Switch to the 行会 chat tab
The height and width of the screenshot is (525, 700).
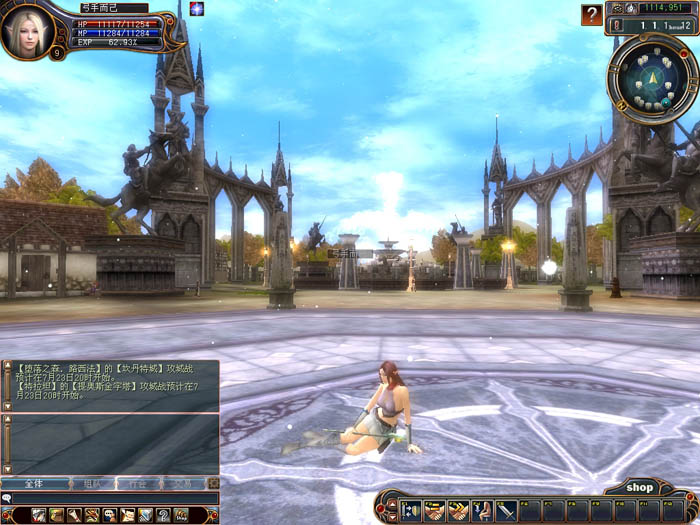pos(137,483)
